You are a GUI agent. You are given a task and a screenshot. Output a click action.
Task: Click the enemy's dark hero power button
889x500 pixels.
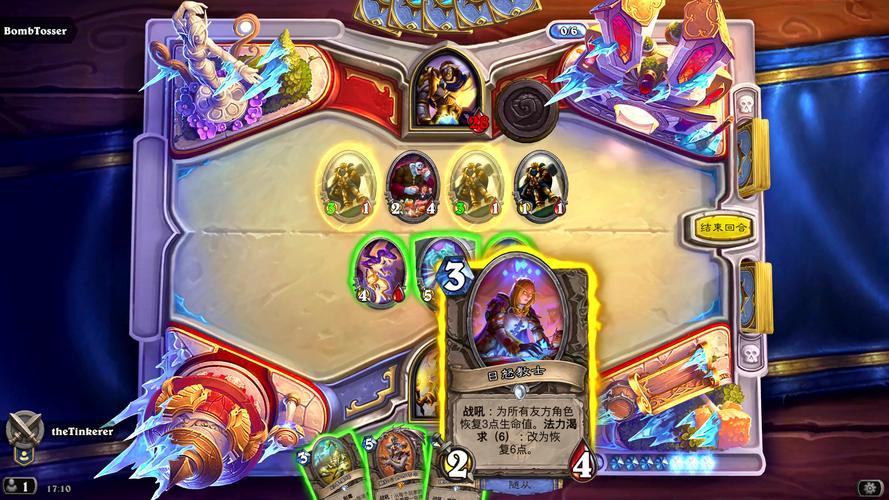[526, 106]
